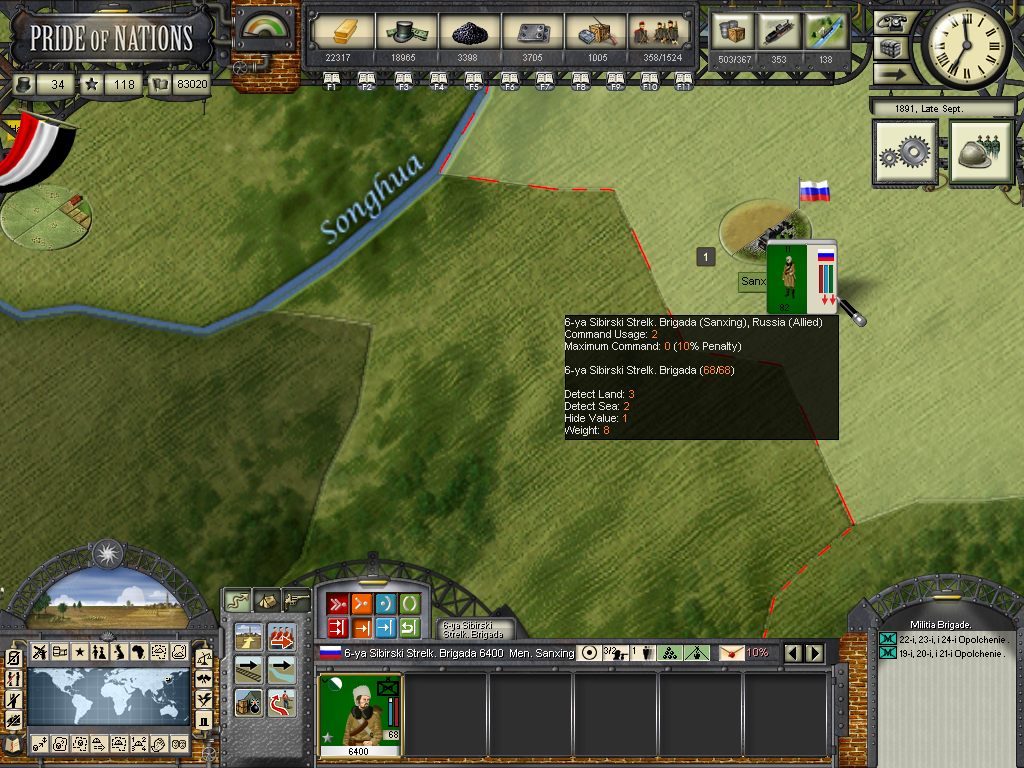Click the railroad move order button
This screenshot has height=768, width=1024.
click(250, 668)
